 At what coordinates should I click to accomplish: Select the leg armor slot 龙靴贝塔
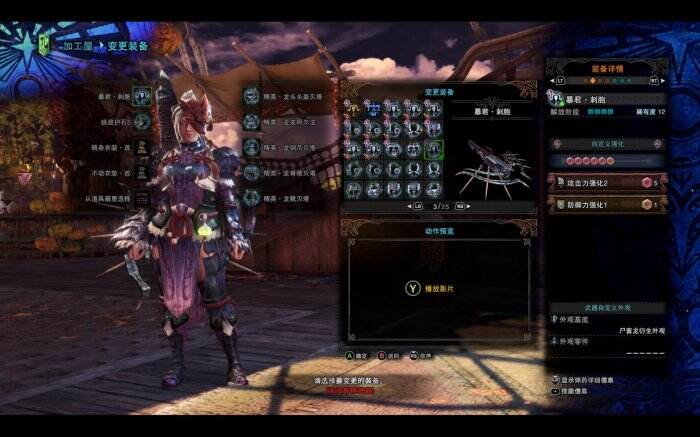(x=252, y=198)
